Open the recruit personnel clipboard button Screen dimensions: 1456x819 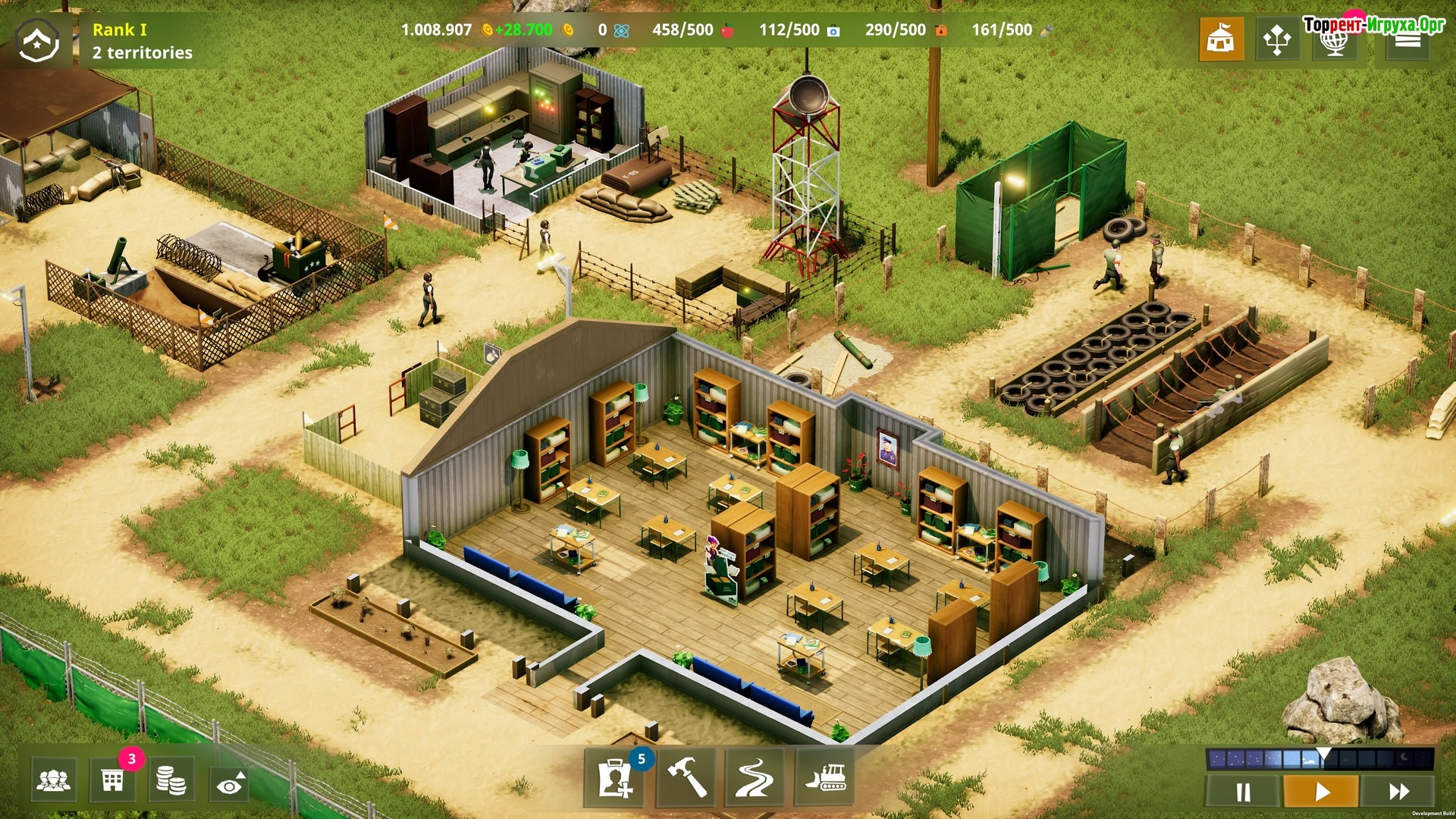(615, 777)
